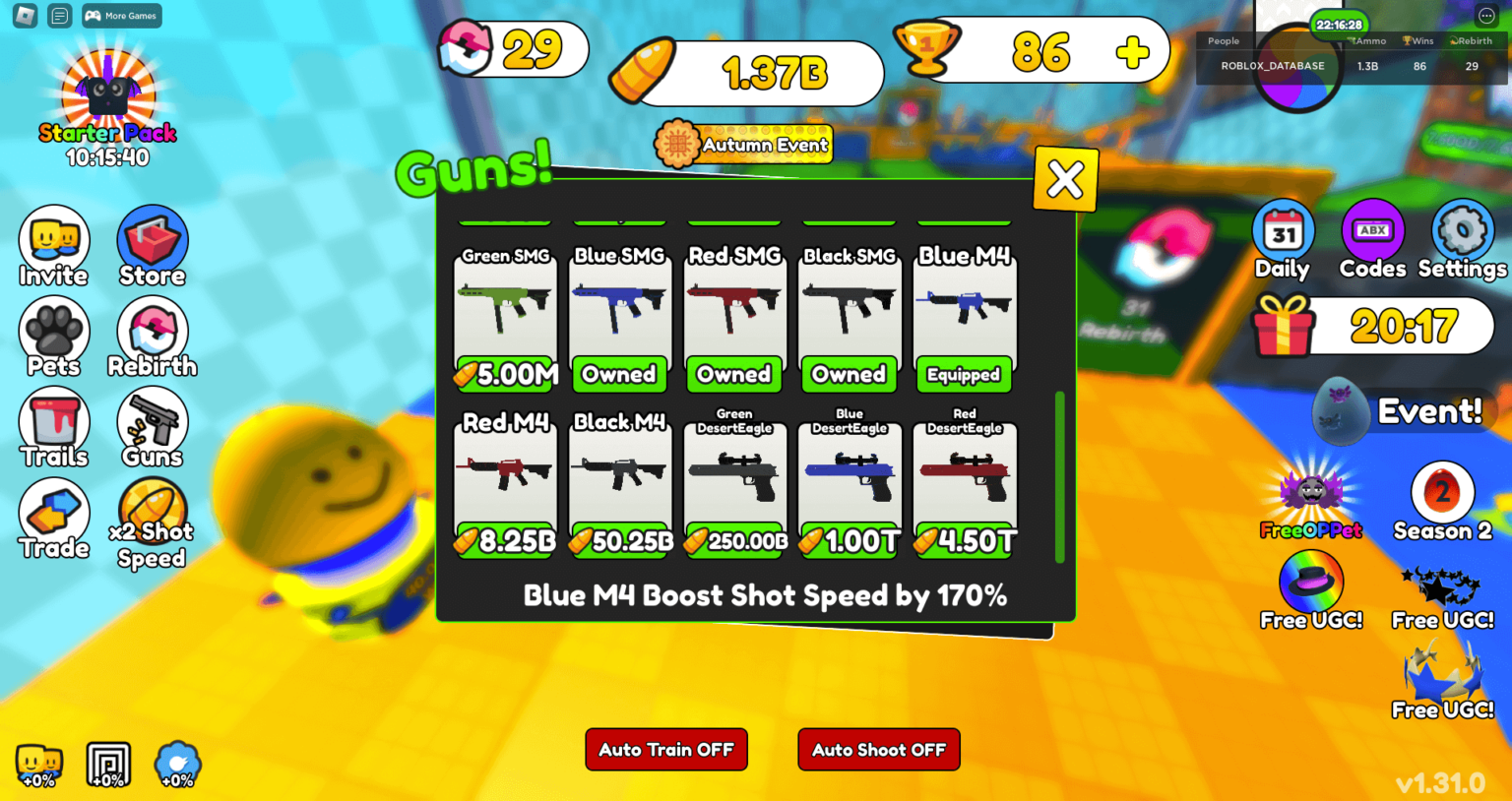Open the ellipsis menu top right
This screenshot has height=801, width=1512.
pyautogui.click(x=1486, y=14)
